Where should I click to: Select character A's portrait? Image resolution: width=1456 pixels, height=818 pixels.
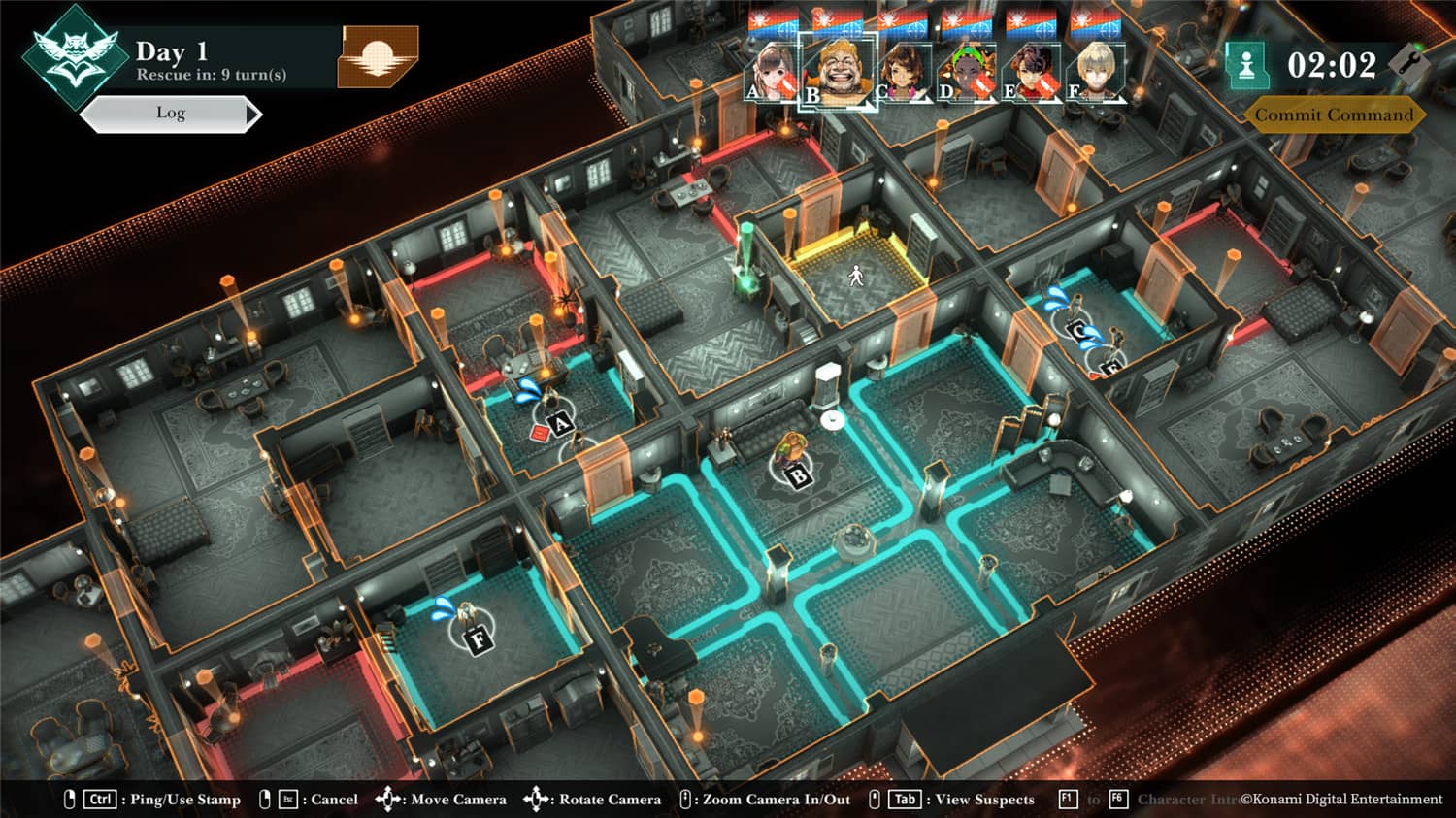point(773,74)
